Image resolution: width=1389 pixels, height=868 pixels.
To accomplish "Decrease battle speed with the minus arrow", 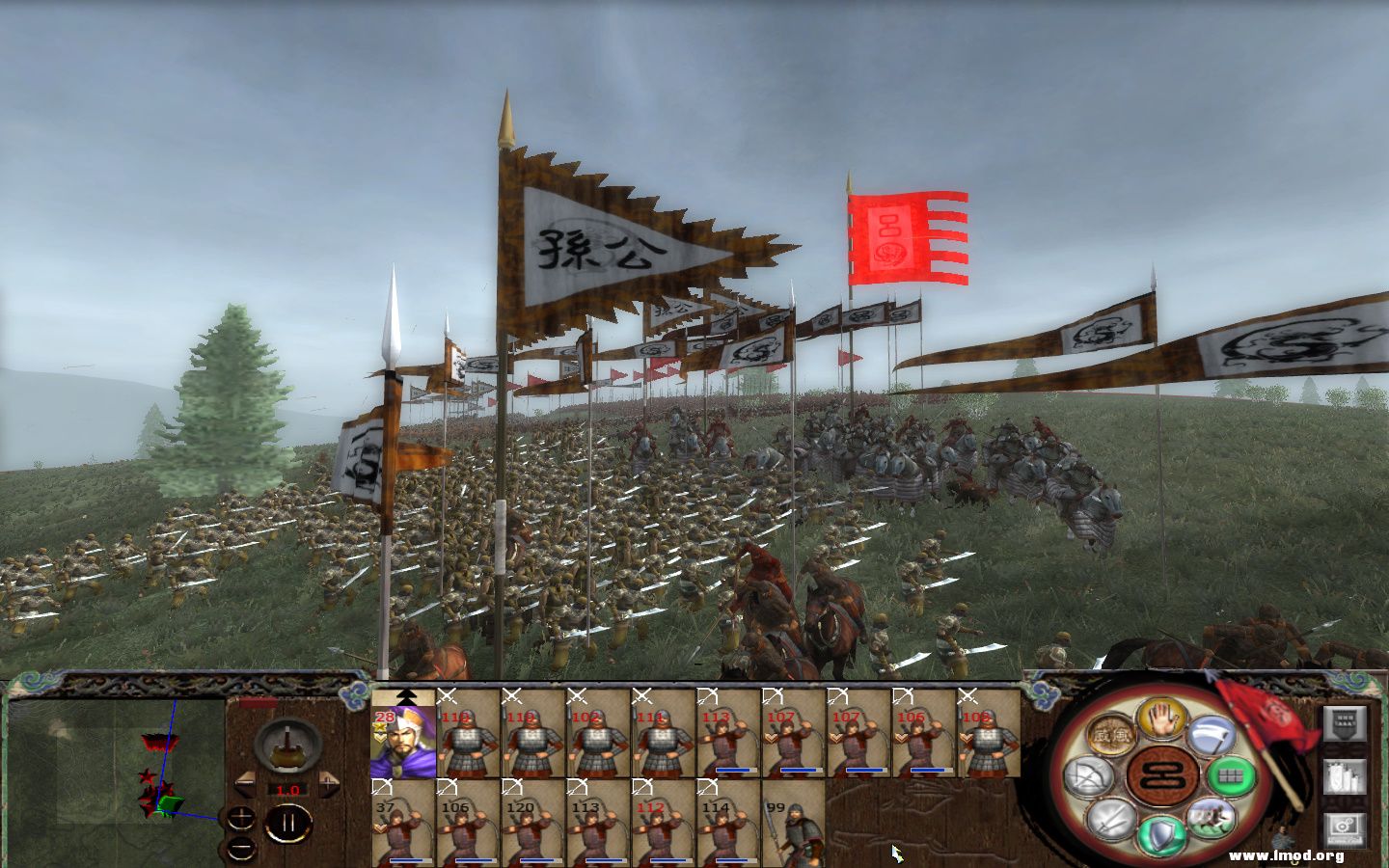I will point(245,784).
